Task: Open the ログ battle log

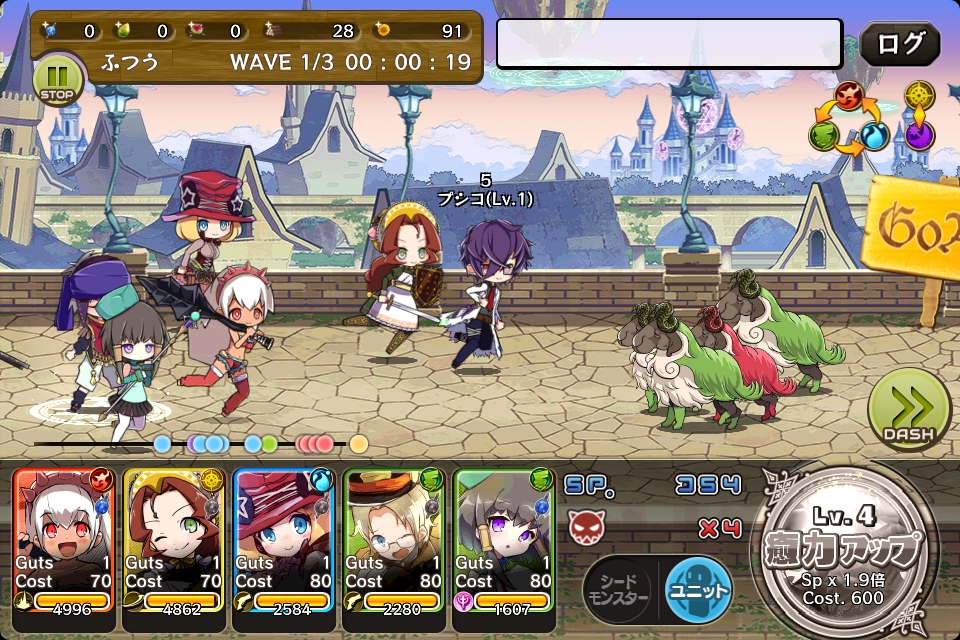Action: (899, 45)
